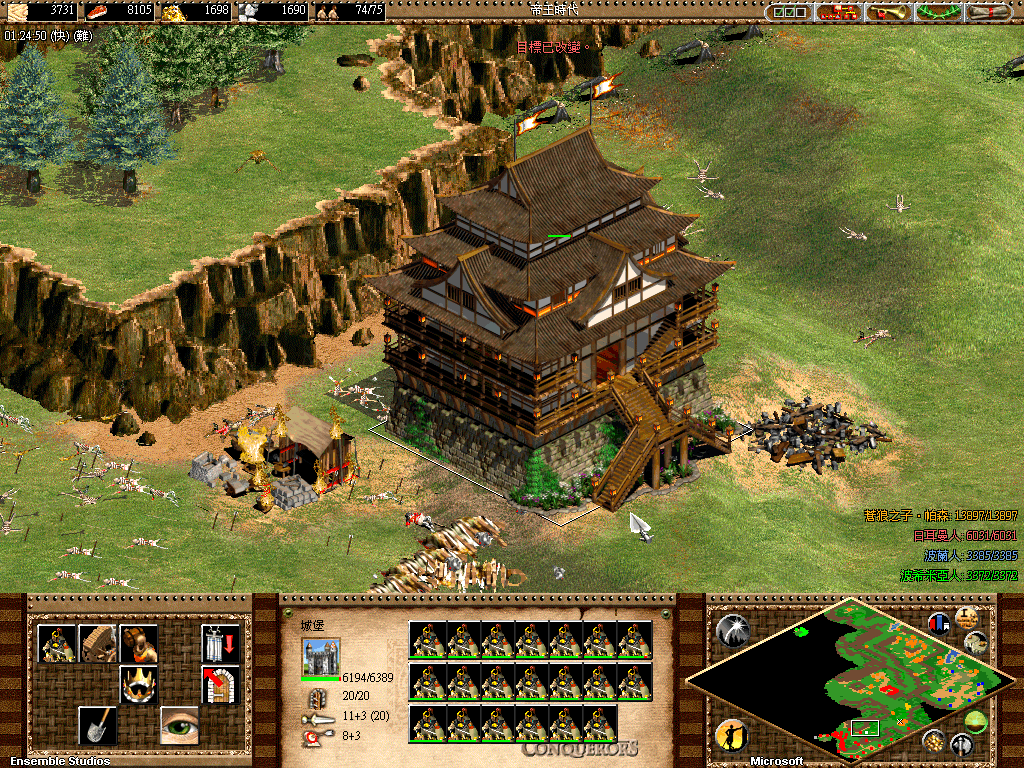The width and height of the screenshot is (1024, 768).
Task: Toggle the statistics bar chart button
Action: pyautogui.click(x=939, y=623)
